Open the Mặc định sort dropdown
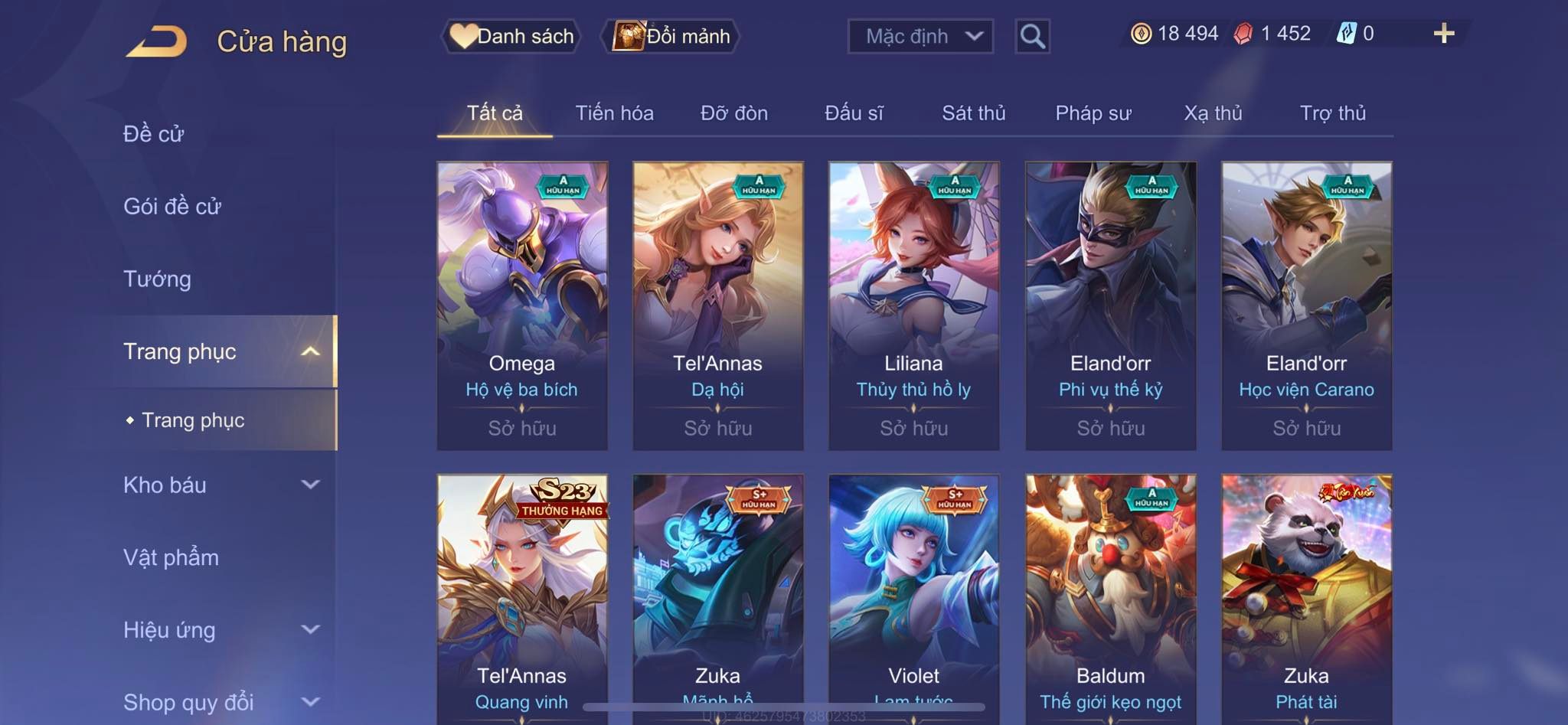 click(x=920, y=36)
